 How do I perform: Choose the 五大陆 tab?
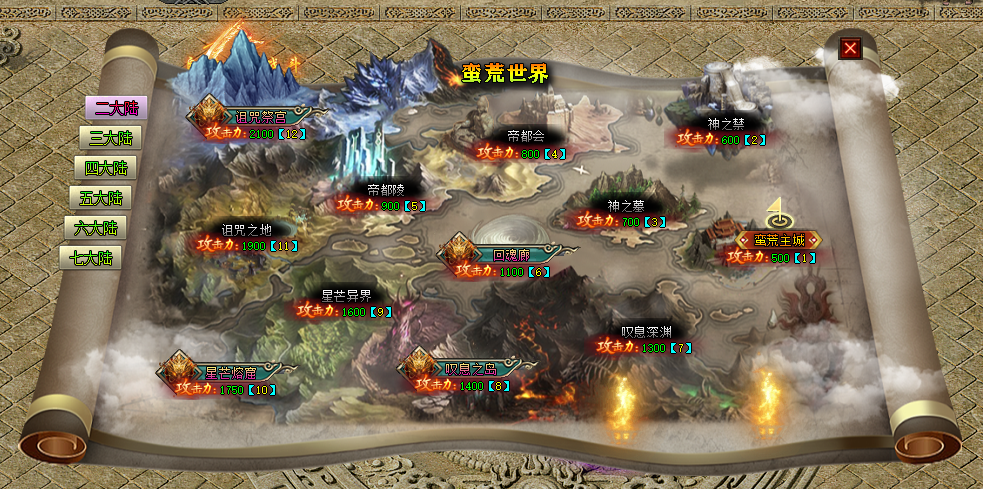[x=100, y=198]
